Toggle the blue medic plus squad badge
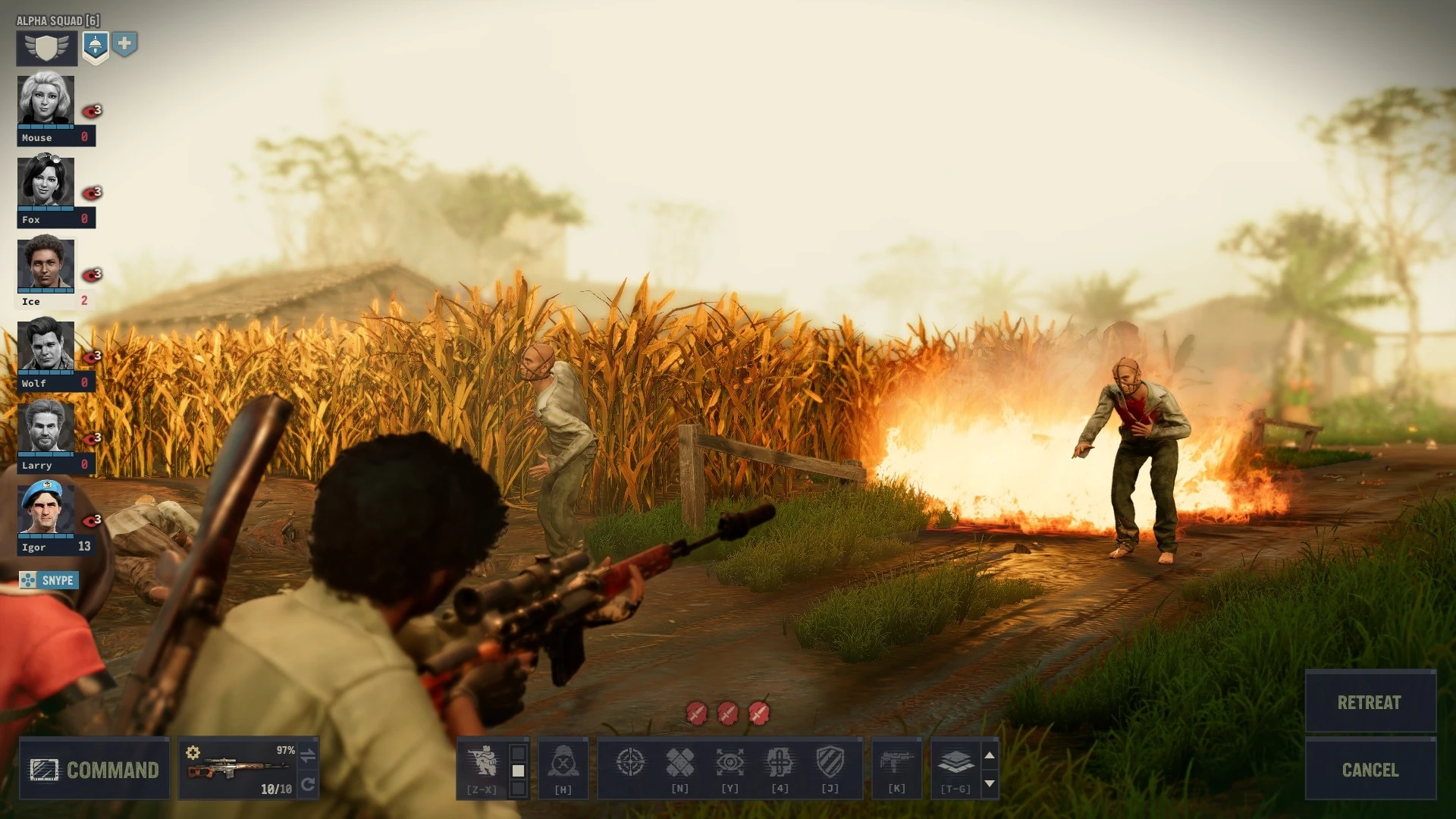The width and height of the screenshot is (1456, 819). pyautogui.click(x=124, y=45)
